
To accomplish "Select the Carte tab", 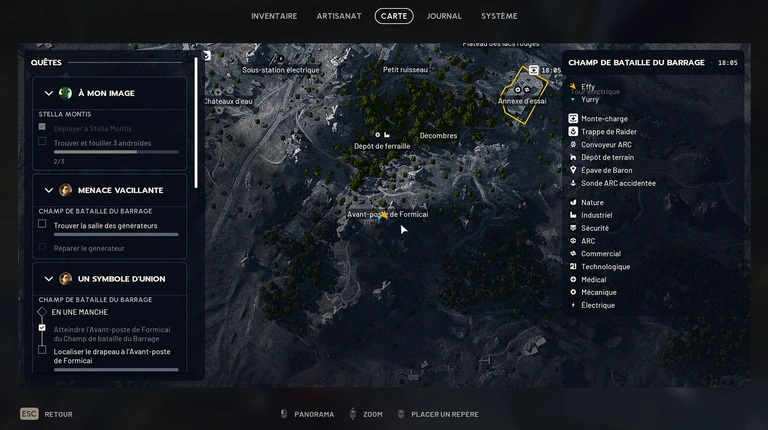I will point(394,16).
